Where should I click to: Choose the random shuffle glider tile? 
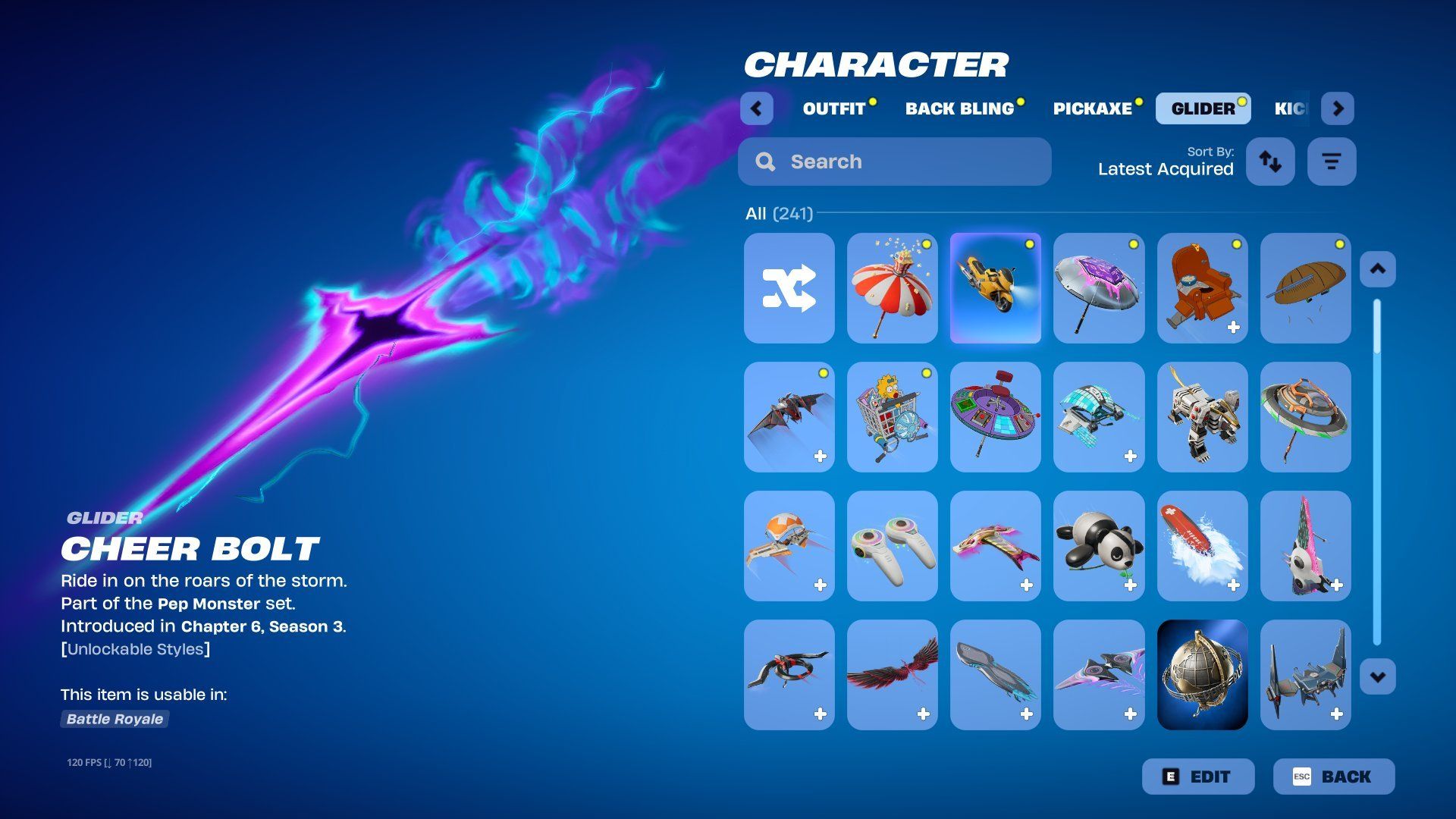click(x=789, y=288)
